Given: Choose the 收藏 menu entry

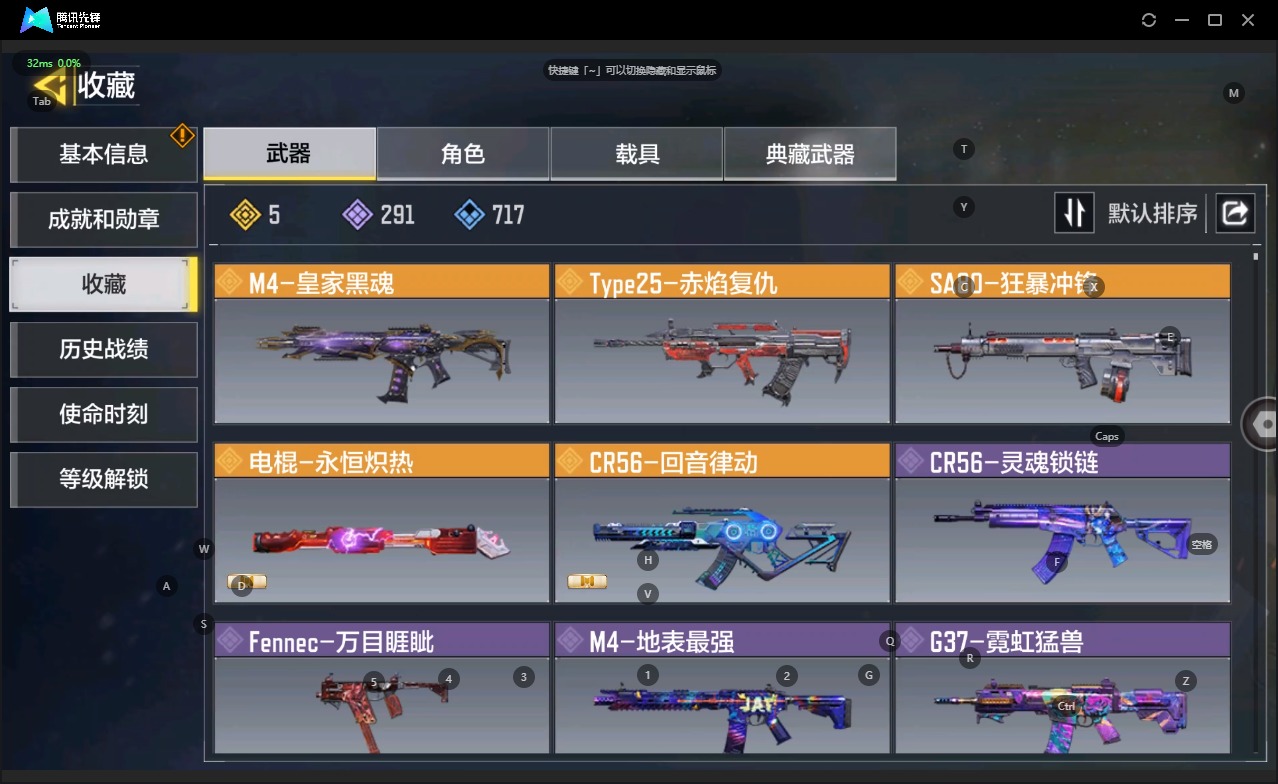Looking at the screenshot, I should click(x=103, y=284).
